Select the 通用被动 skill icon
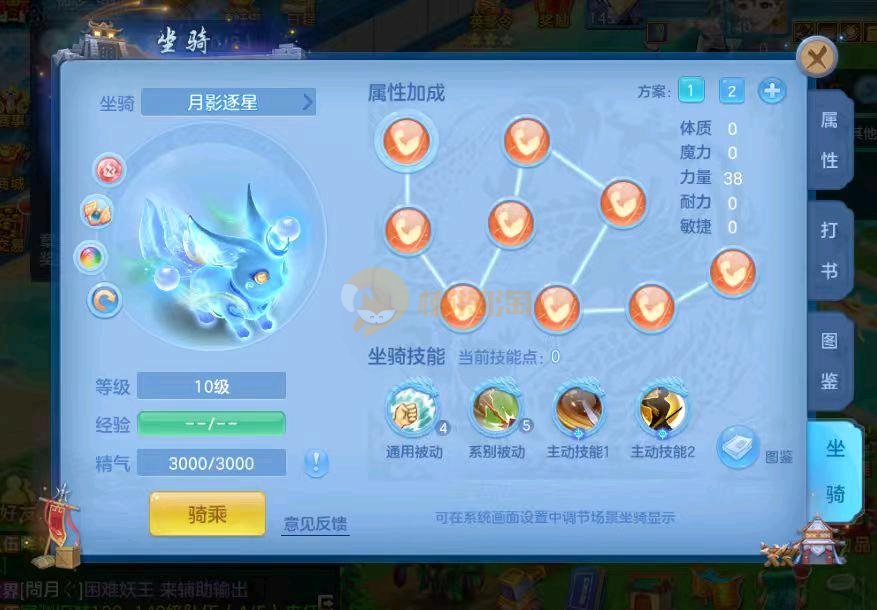Screen dimensions: 877x610 [x=411, y=411]
